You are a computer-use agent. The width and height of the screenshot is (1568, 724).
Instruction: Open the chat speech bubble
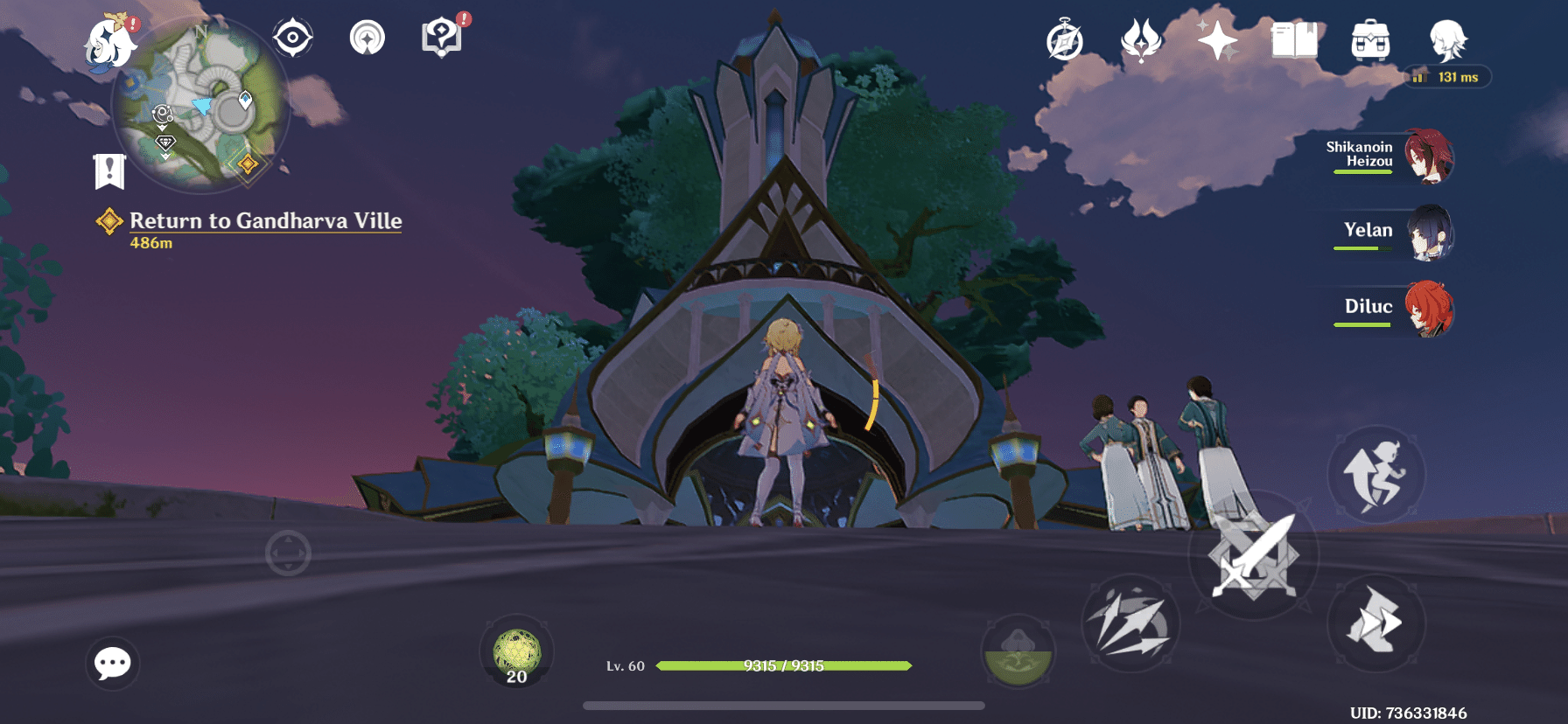pyautogui.click(x=112, y=664)
